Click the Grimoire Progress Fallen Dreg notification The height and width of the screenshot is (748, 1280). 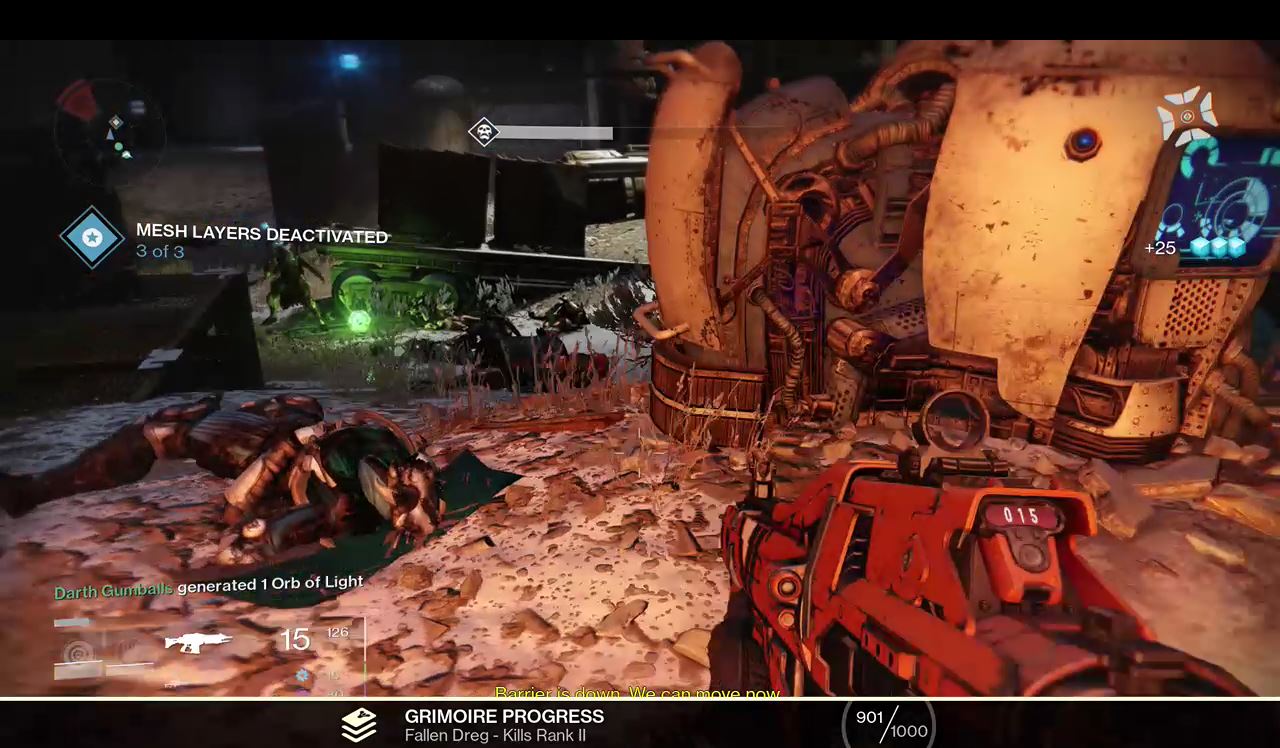coord(504,725)
